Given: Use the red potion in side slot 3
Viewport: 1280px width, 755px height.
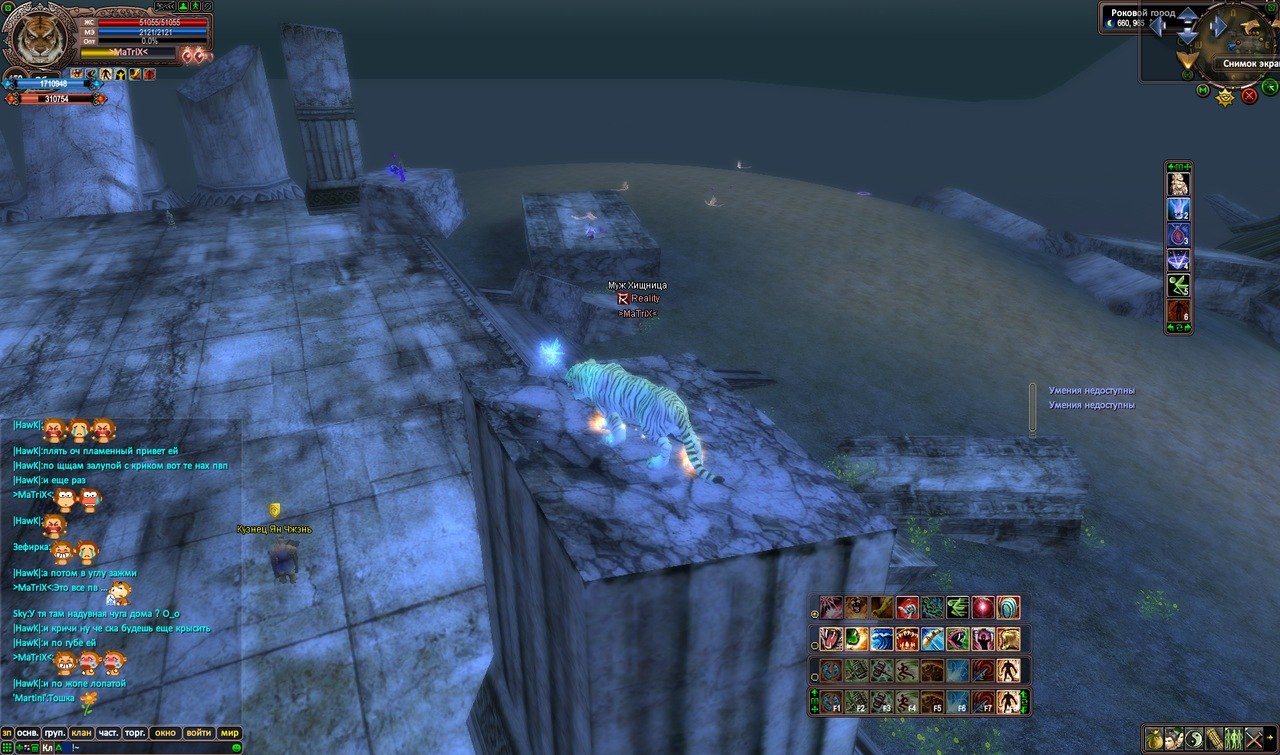Looking at the screenshot, I should pyautogui.click(x=1179, y=235).
